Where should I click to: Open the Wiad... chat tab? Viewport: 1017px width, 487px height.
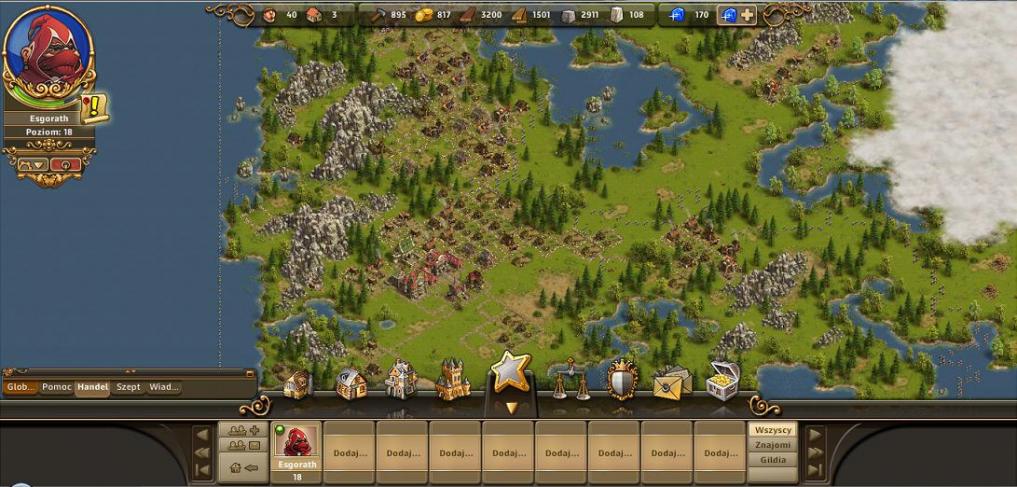(164, 387)
